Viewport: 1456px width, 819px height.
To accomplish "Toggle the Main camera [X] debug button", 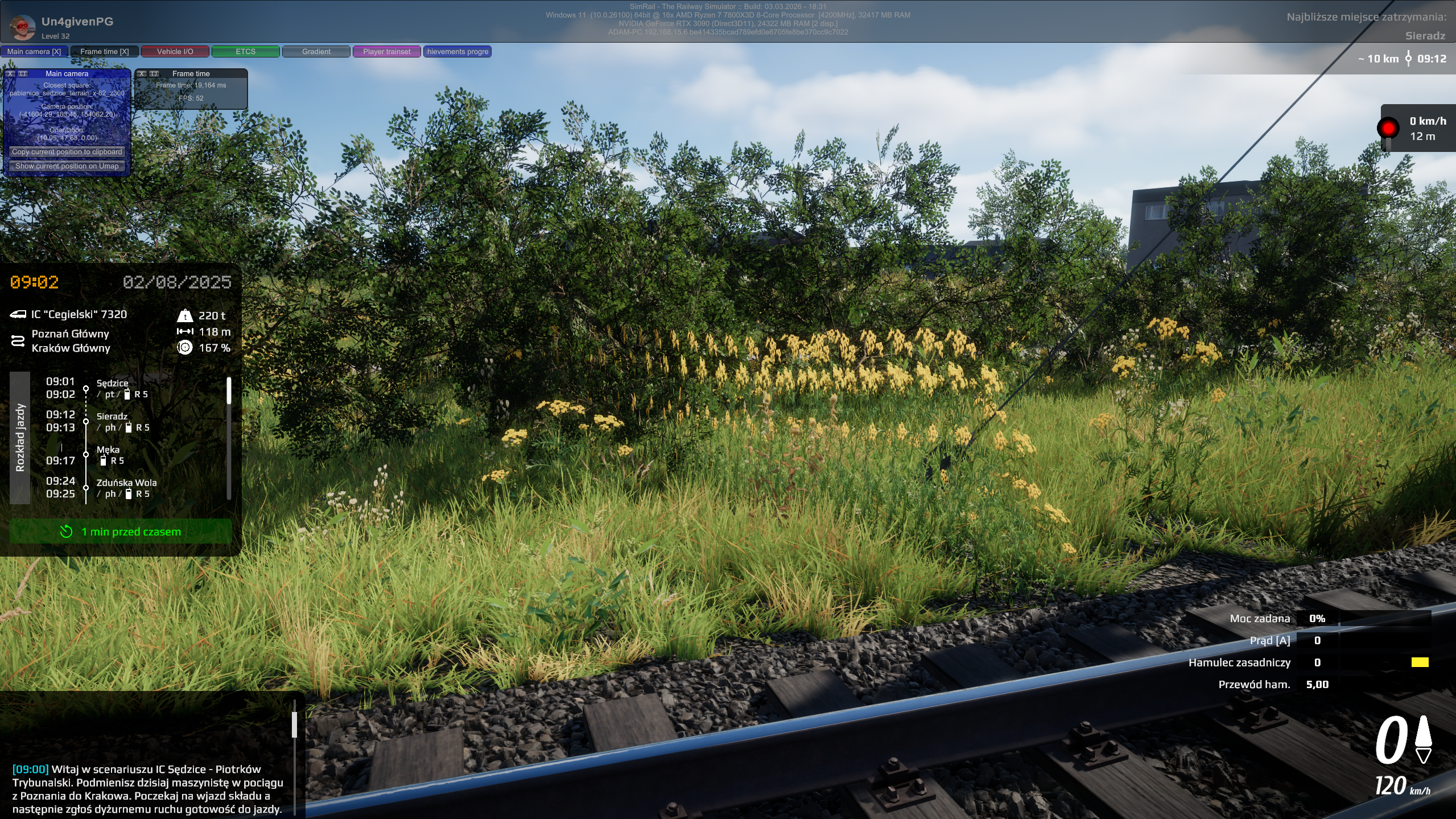I will [x=34, y=51].
